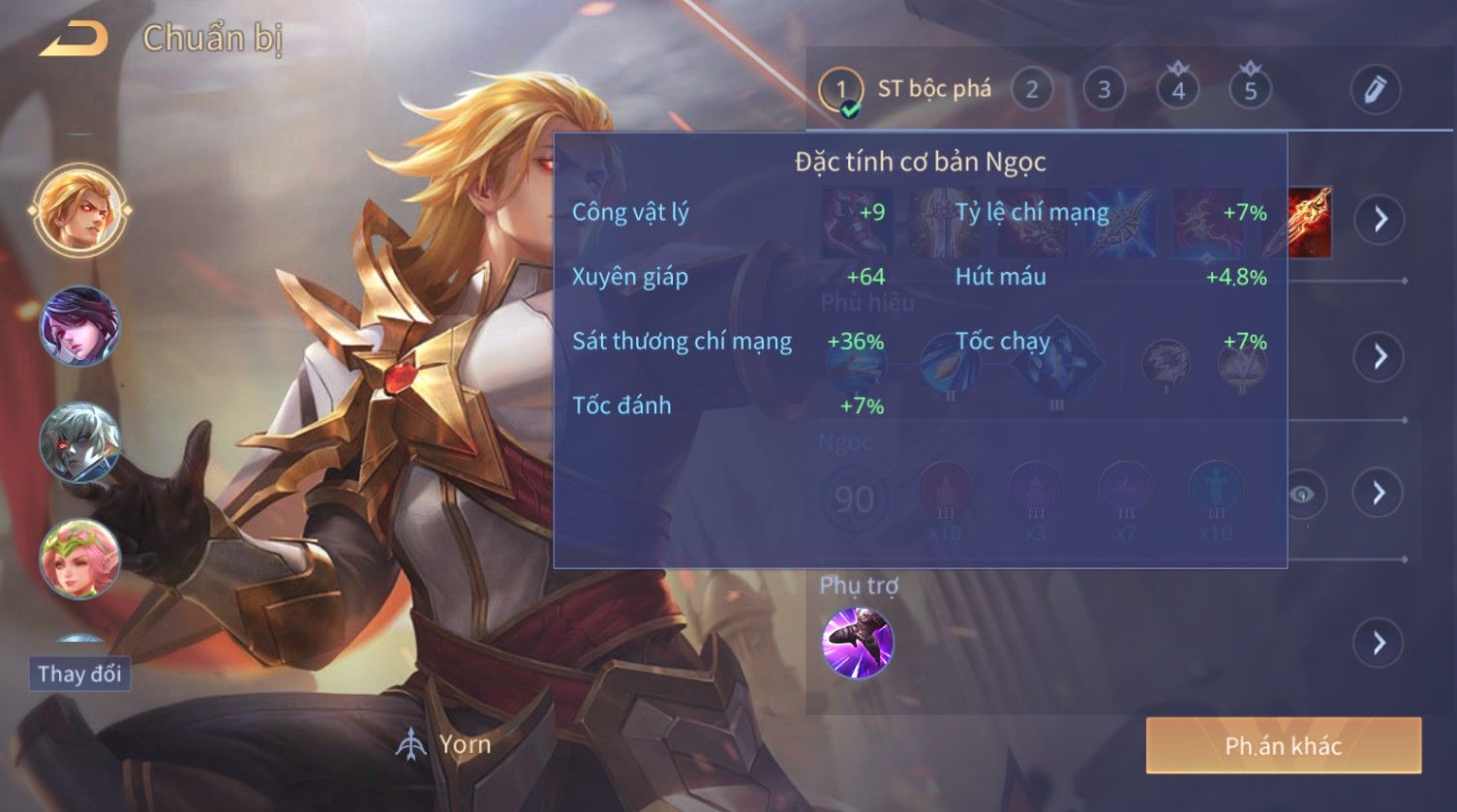Go back using the return arrow
Image resolution: width=1457 pixels, height=812 pixels.
click(73, 39)
